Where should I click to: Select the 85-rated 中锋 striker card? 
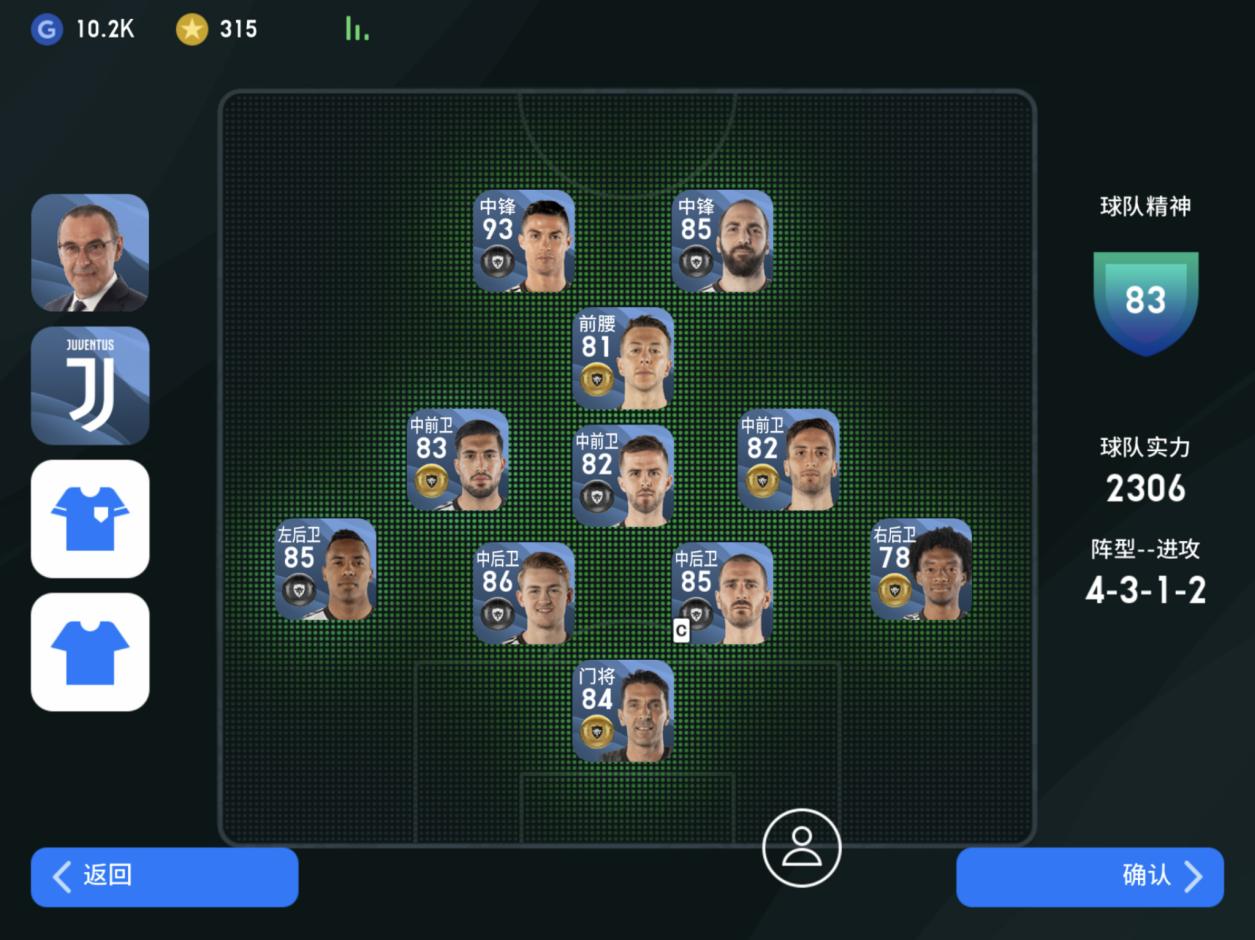pyautogui.click(x=722, y=241)
